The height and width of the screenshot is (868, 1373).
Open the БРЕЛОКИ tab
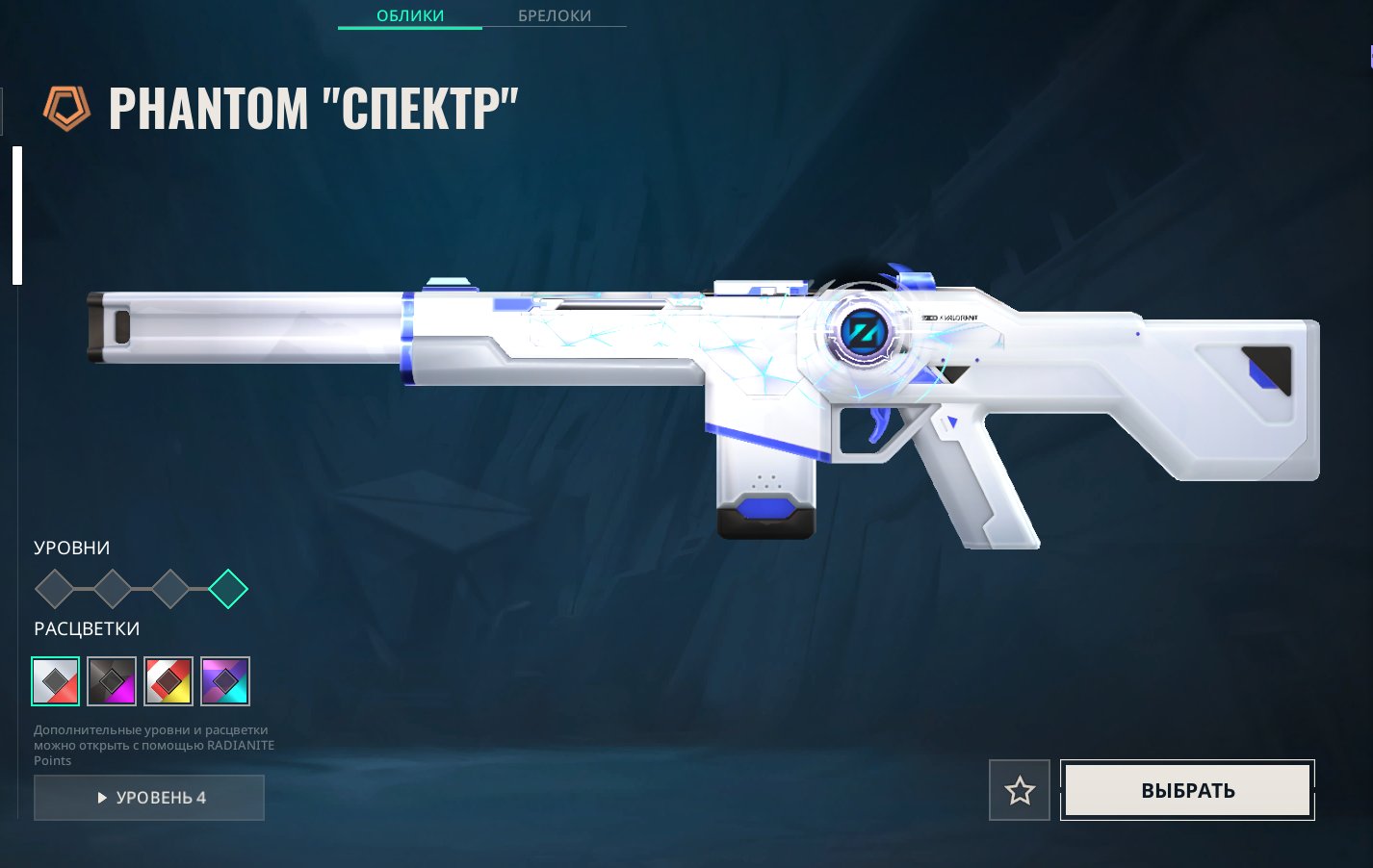pos(555,16)
